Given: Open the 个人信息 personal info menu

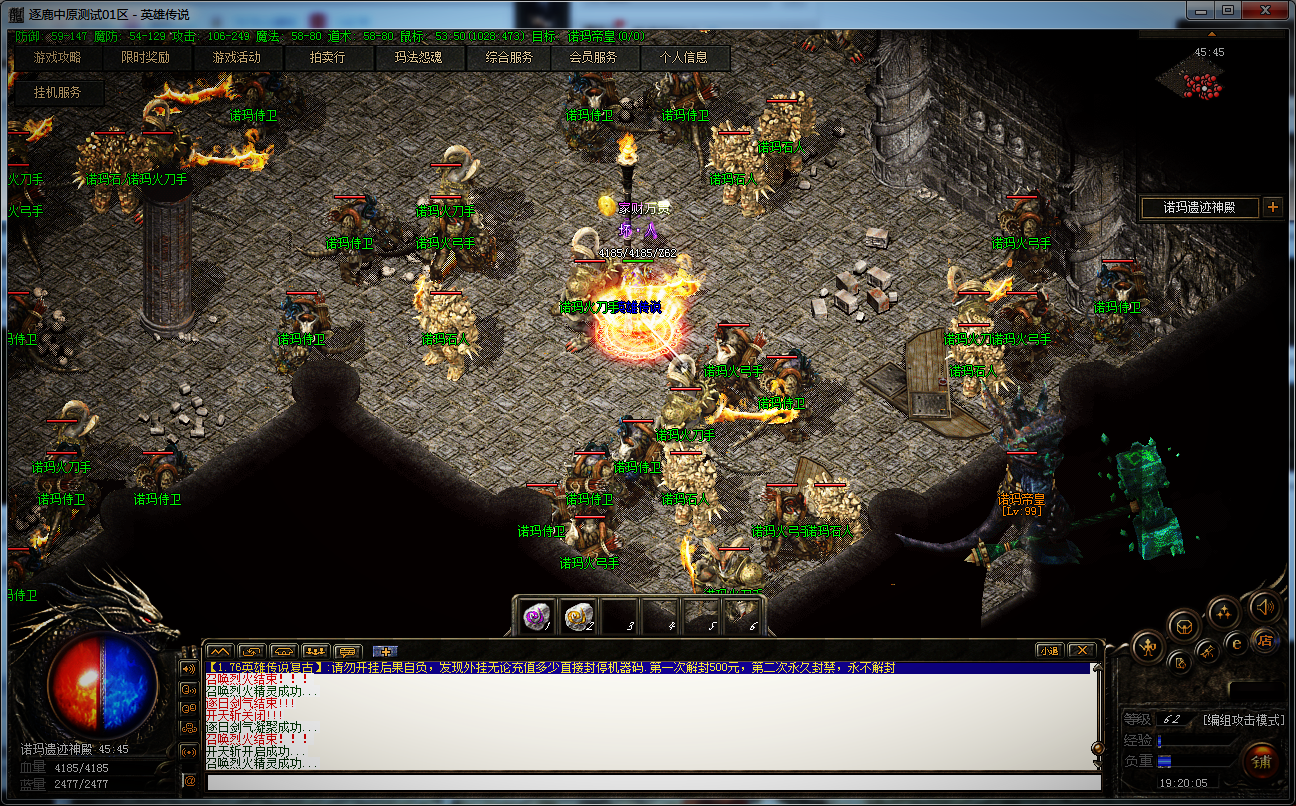Looking at the screenshot, I should tap(683, 58).
